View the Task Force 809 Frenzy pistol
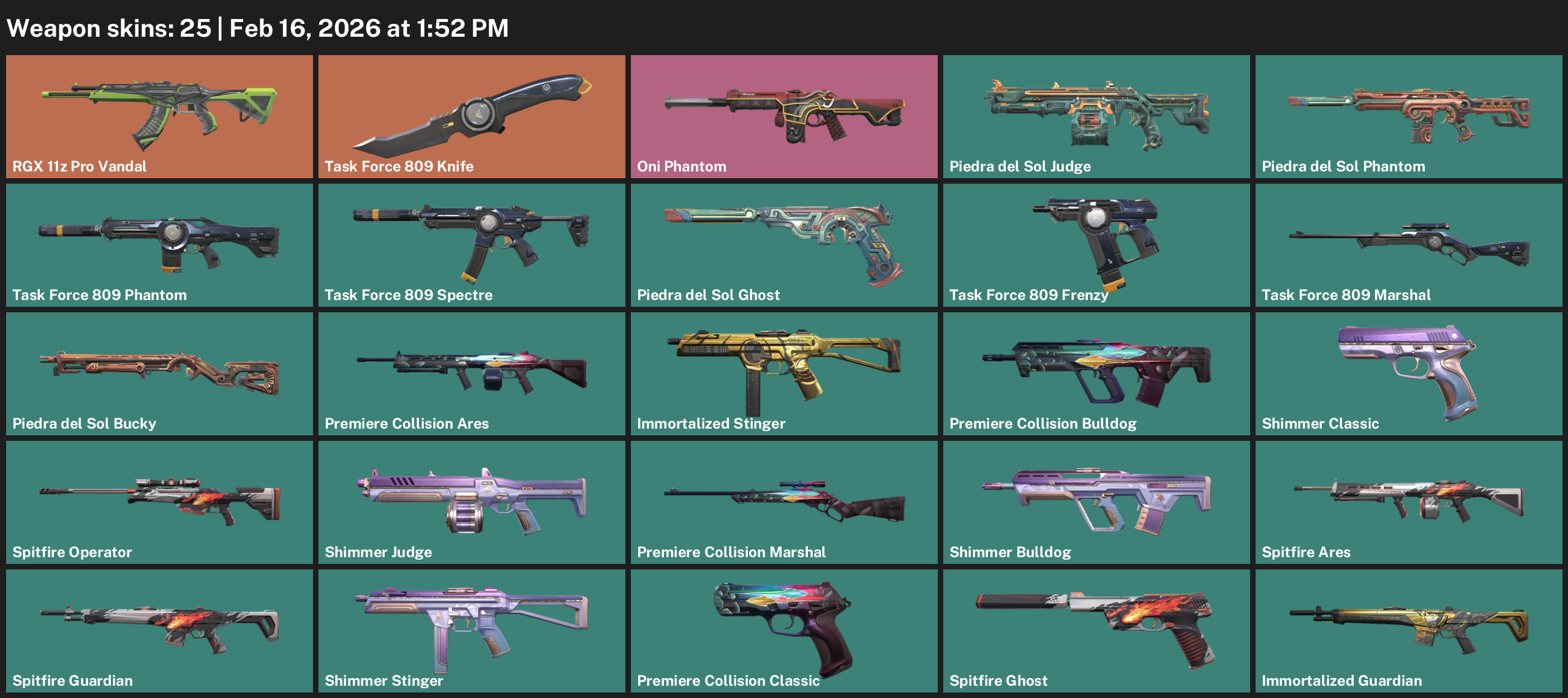Screen dimensions: 1568x698 pyautogui.click(x=1096, y=245)
